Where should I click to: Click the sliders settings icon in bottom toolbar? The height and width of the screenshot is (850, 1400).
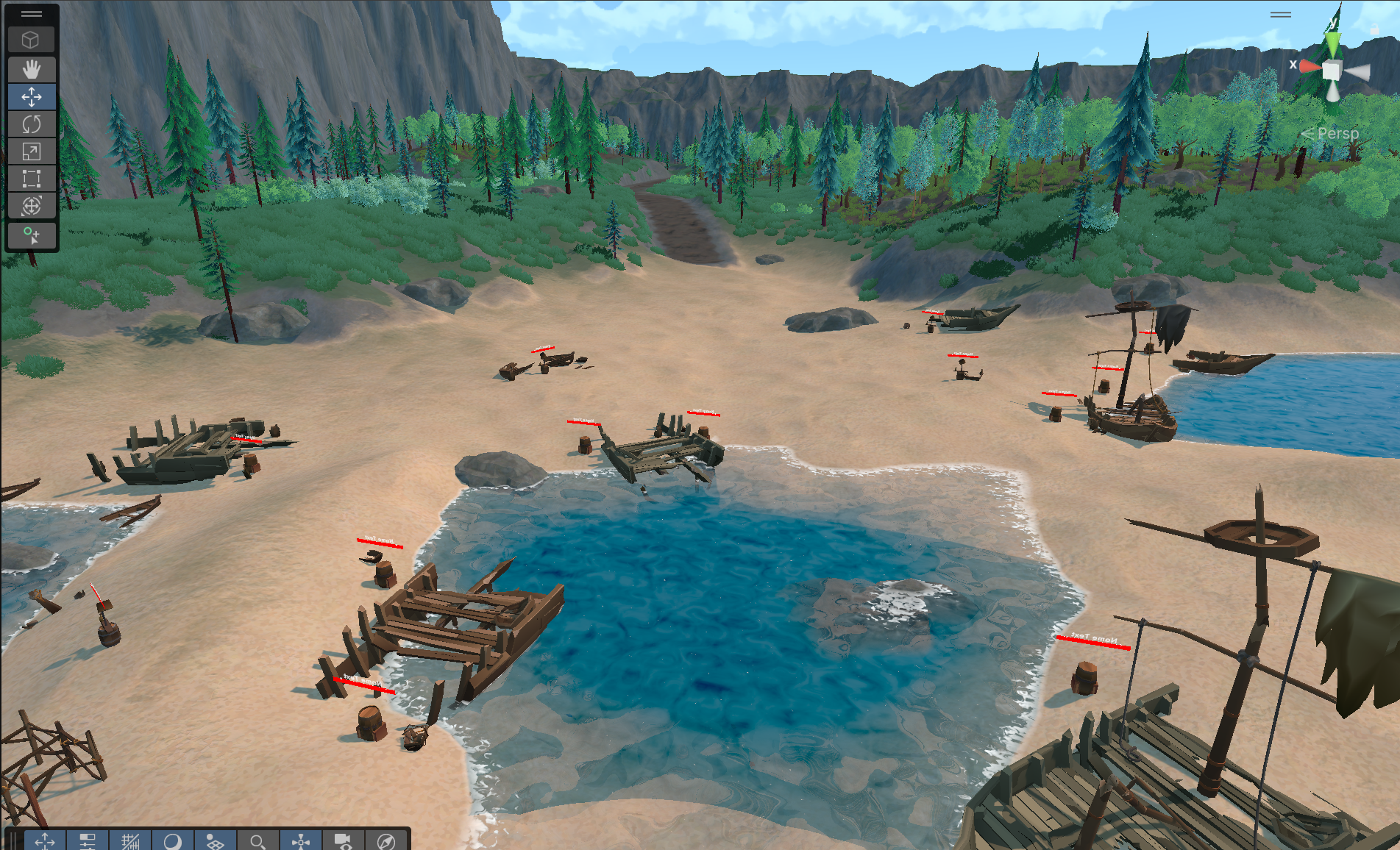pyautogui.click(x=88, y=840)
